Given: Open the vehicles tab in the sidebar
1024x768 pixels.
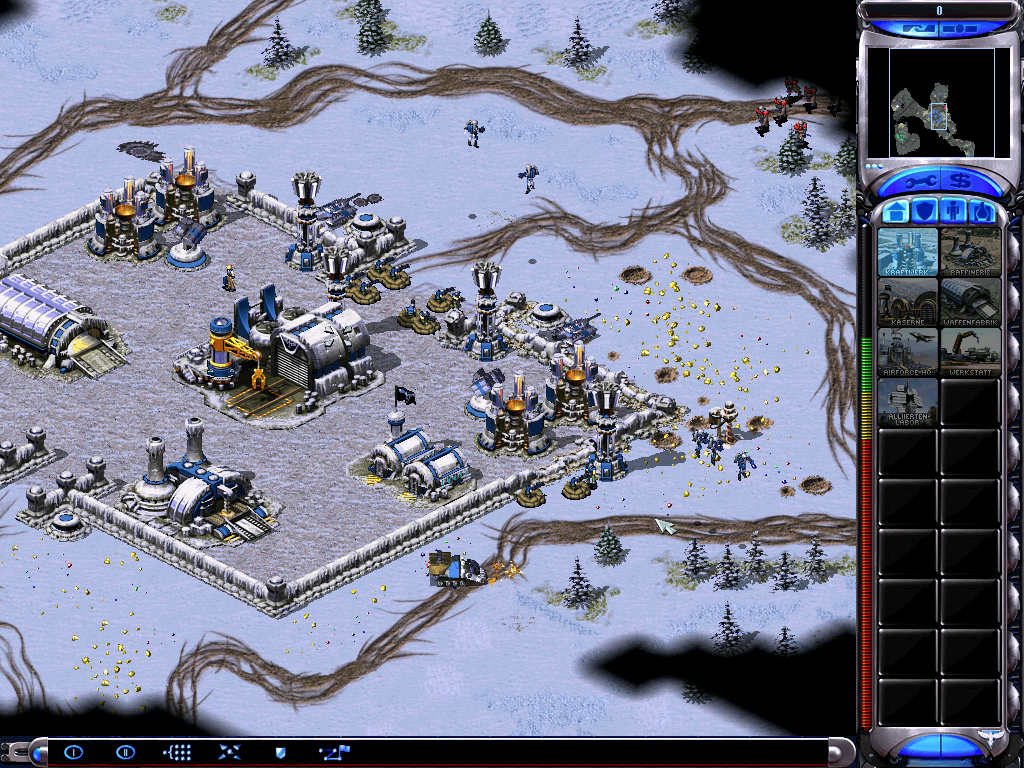Looking at the screenshot, I should click(982, 211).
